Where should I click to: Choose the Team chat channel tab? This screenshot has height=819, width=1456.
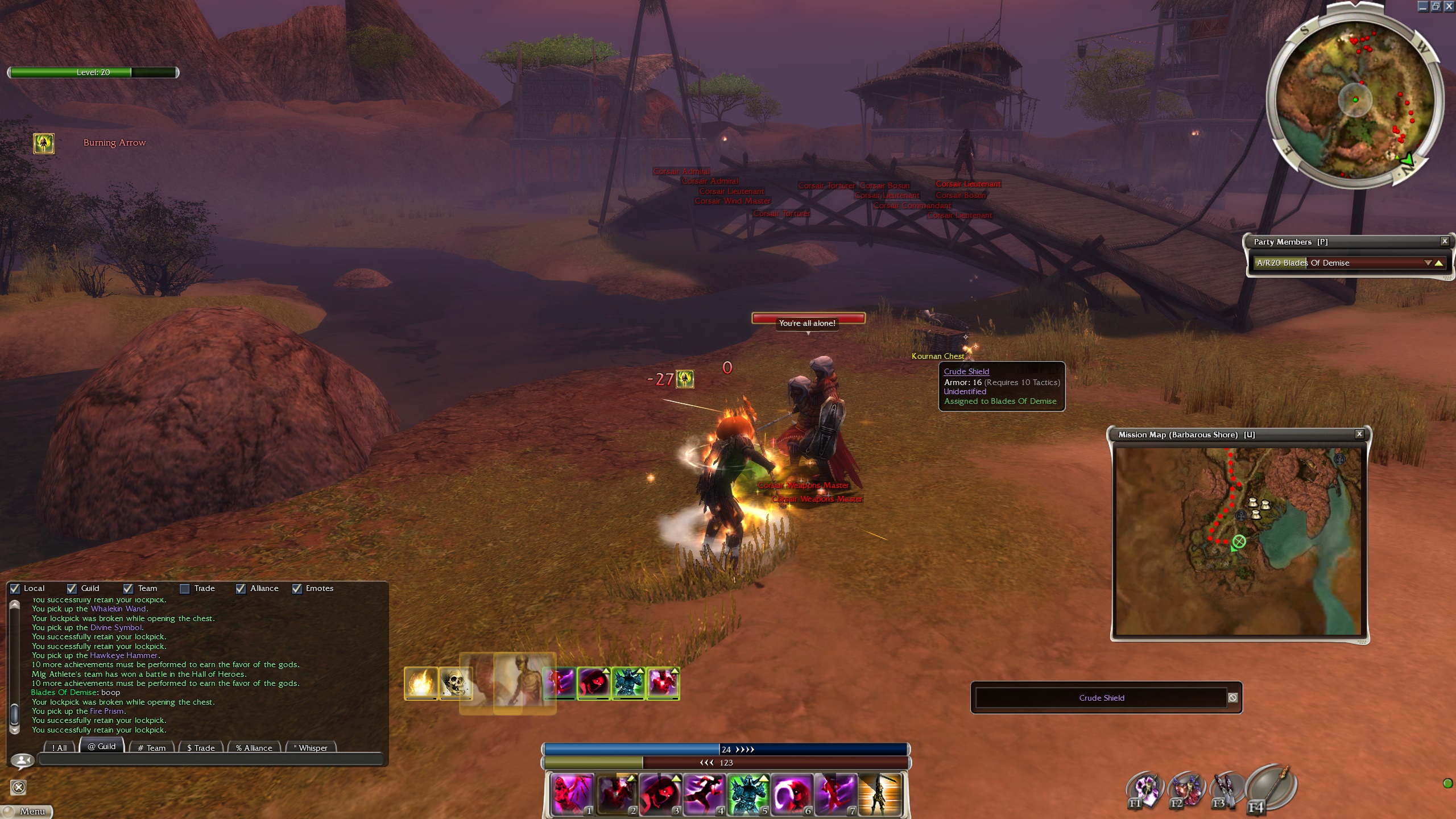[x=152, y=748]
